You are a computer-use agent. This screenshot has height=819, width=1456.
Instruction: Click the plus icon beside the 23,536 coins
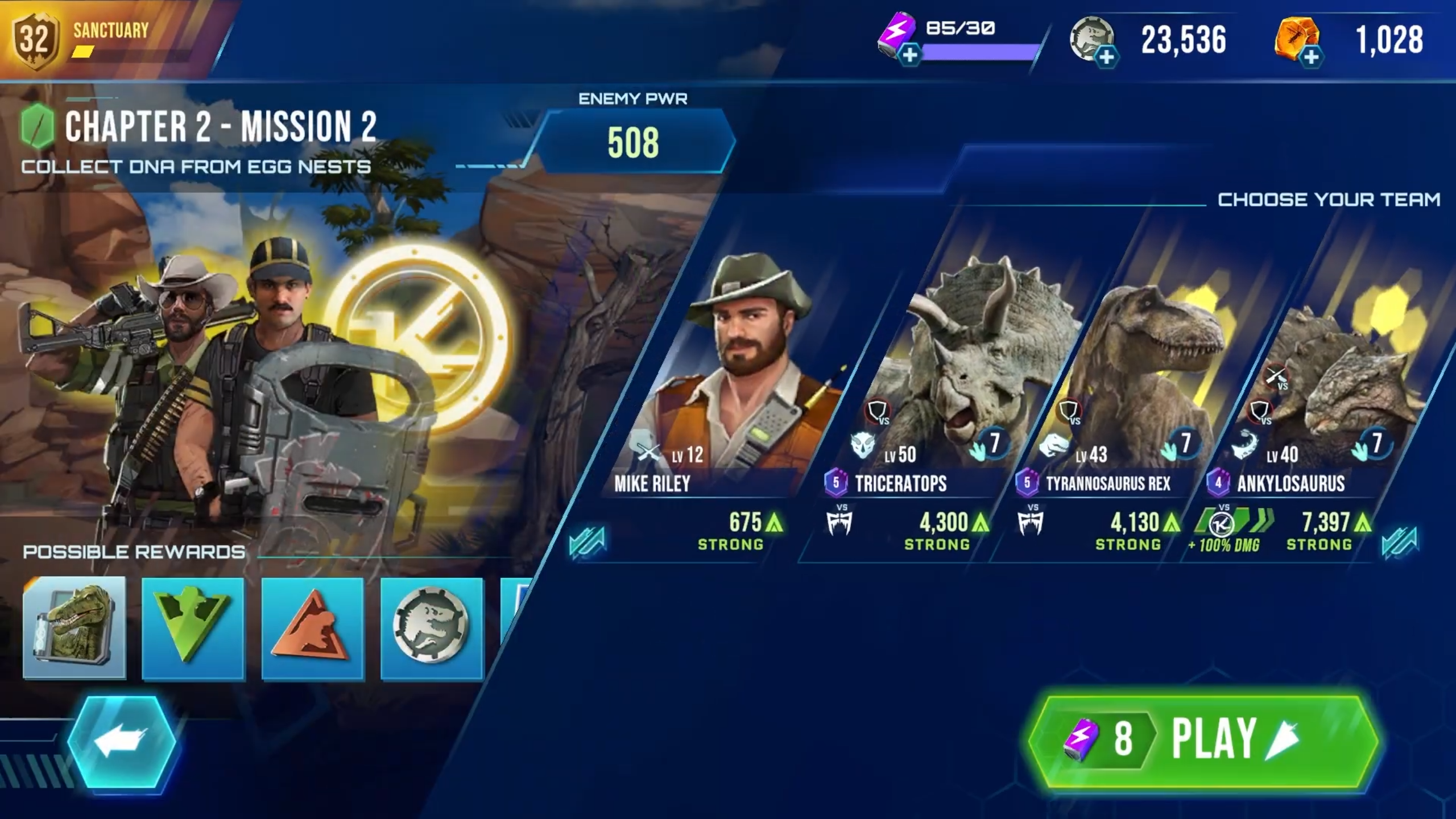(x=1107, y=57)
